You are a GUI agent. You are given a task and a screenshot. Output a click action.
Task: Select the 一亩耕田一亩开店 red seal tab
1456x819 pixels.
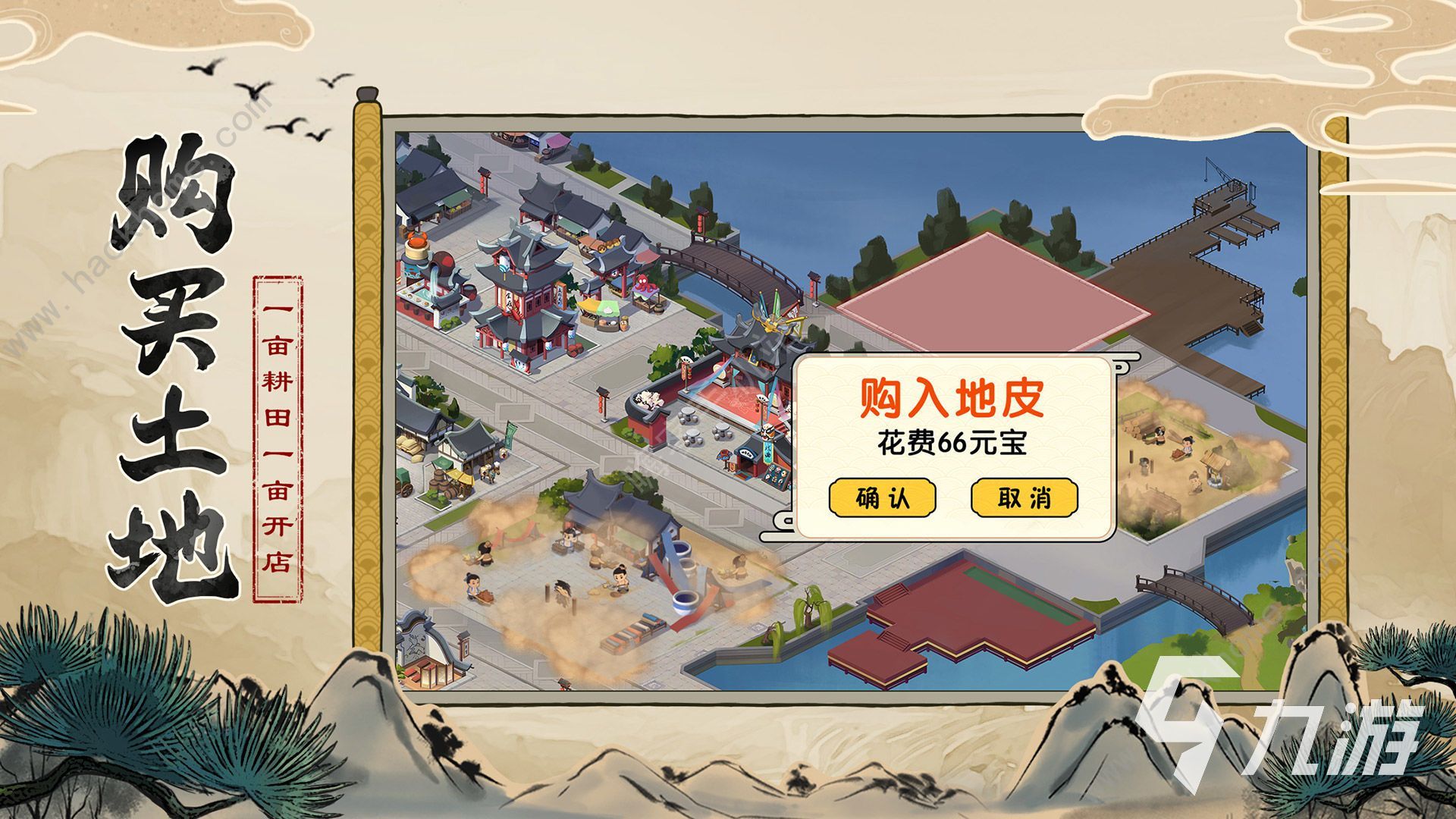click(277, 436)
